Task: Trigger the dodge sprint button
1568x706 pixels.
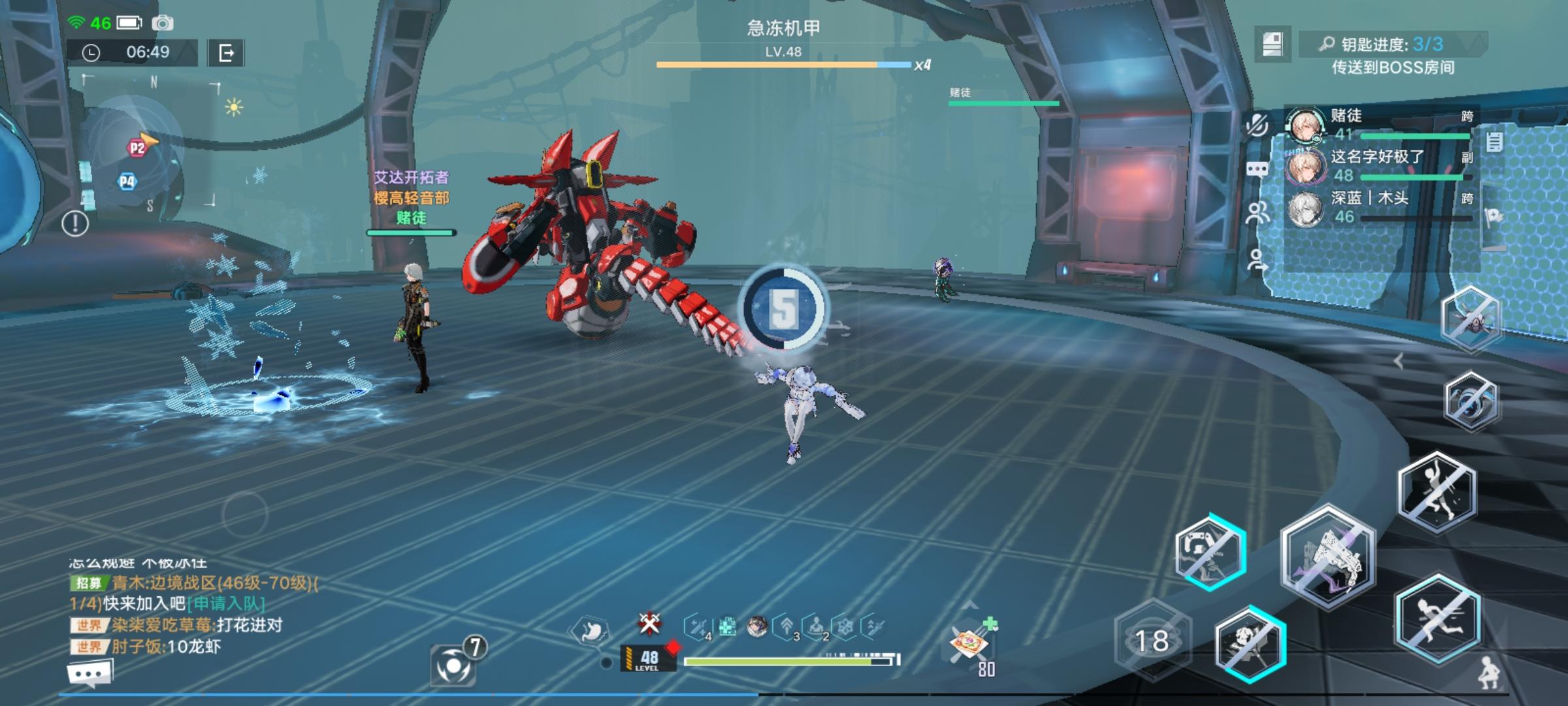Action: [x=1437, y=619]
